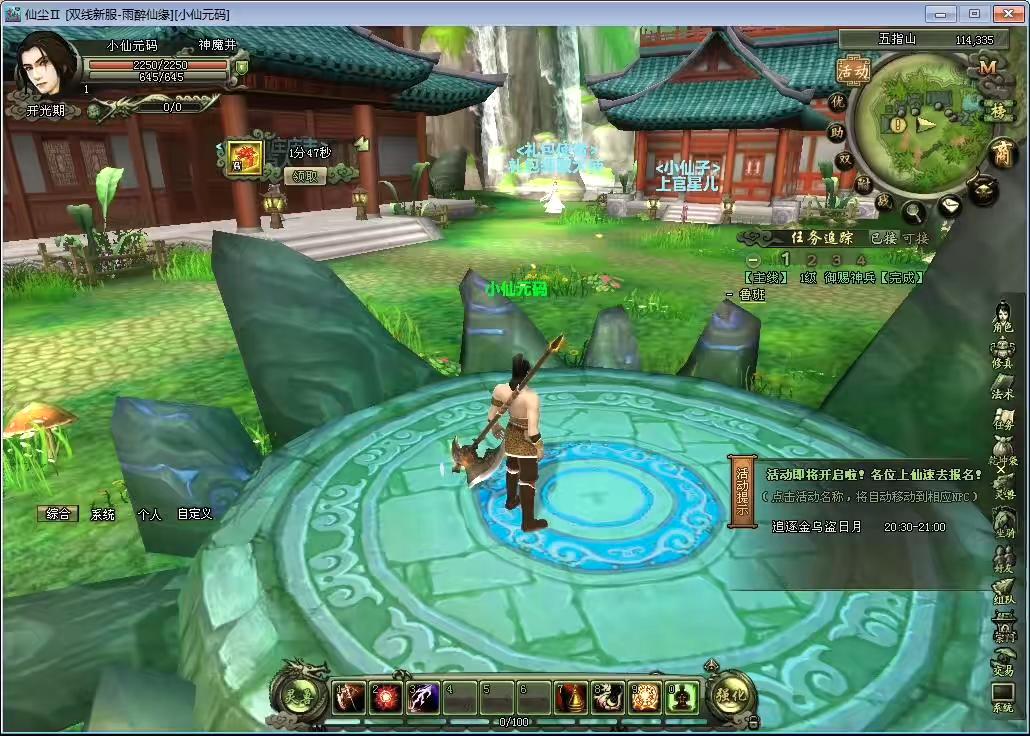This screenshot has height=736, width=1030.
Task: Select the 综合 general chat tab
Action: tap(59, 514)
